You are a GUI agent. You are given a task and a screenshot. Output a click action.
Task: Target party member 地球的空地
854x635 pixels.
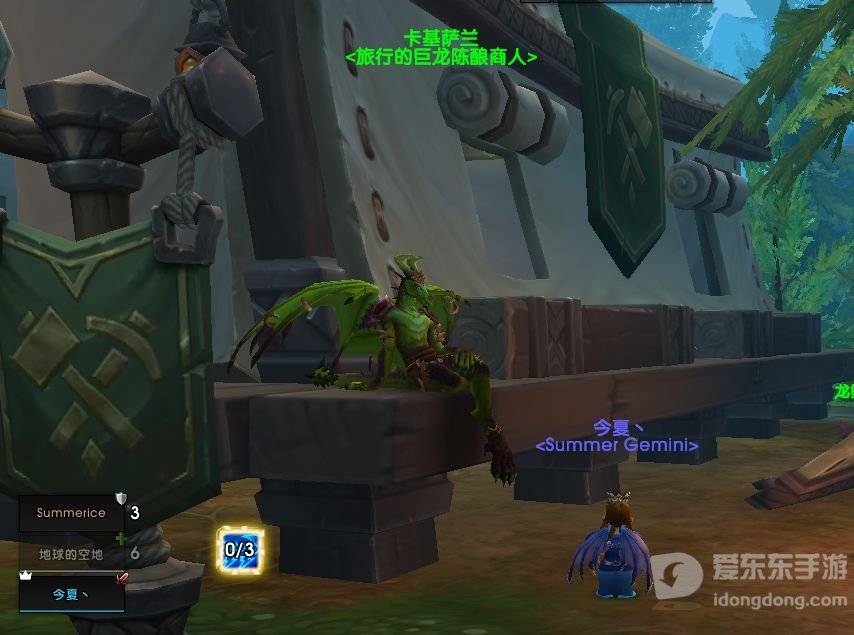(x=71, y=553)
